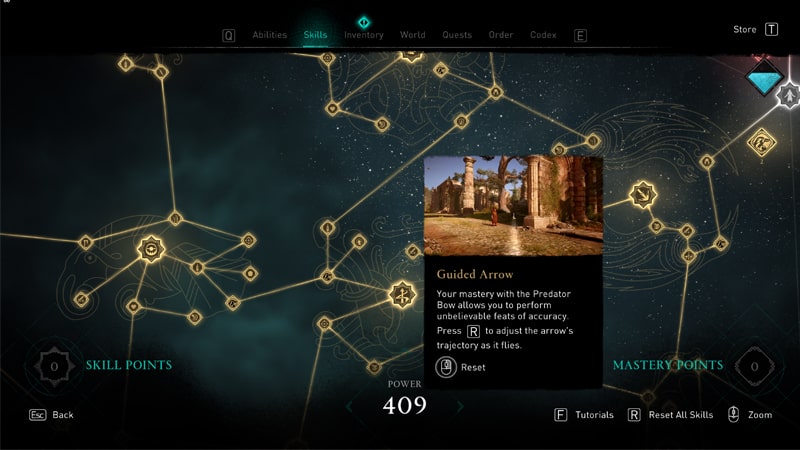The height and width of the screenshot is (450, 800).
Task: Go to the World tab
Action: 412,35
